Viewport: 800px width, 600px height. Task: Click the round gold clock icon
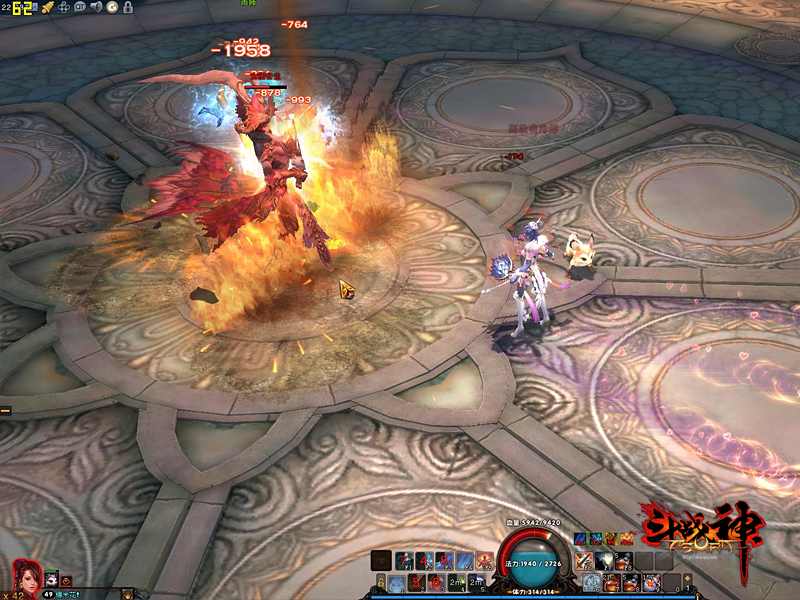[112, 7]
